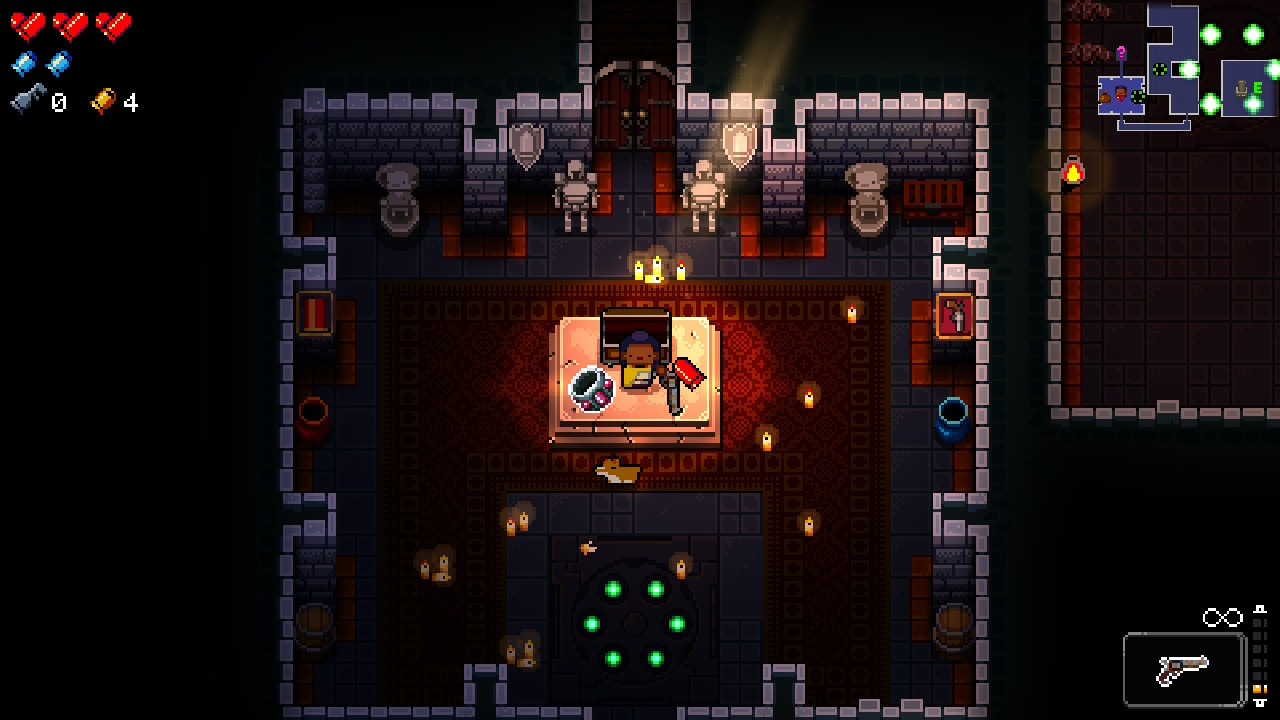Select the equipped revolver gun card
Image resolution: width=1280 pixels, height=720 pixels.
1184,669
